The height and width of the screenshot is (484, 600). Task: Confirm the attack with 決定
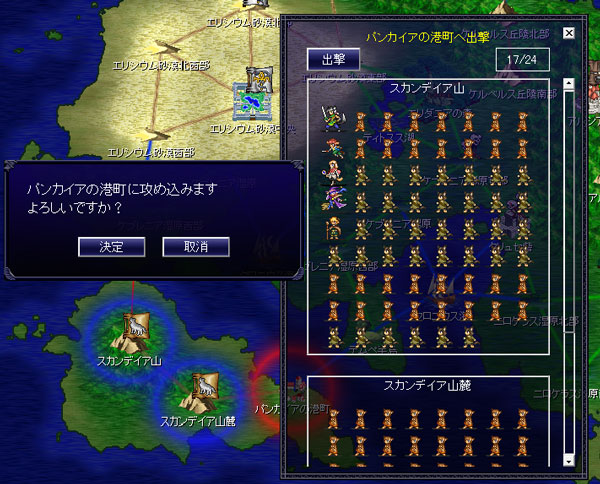click(x=111, y=246)
